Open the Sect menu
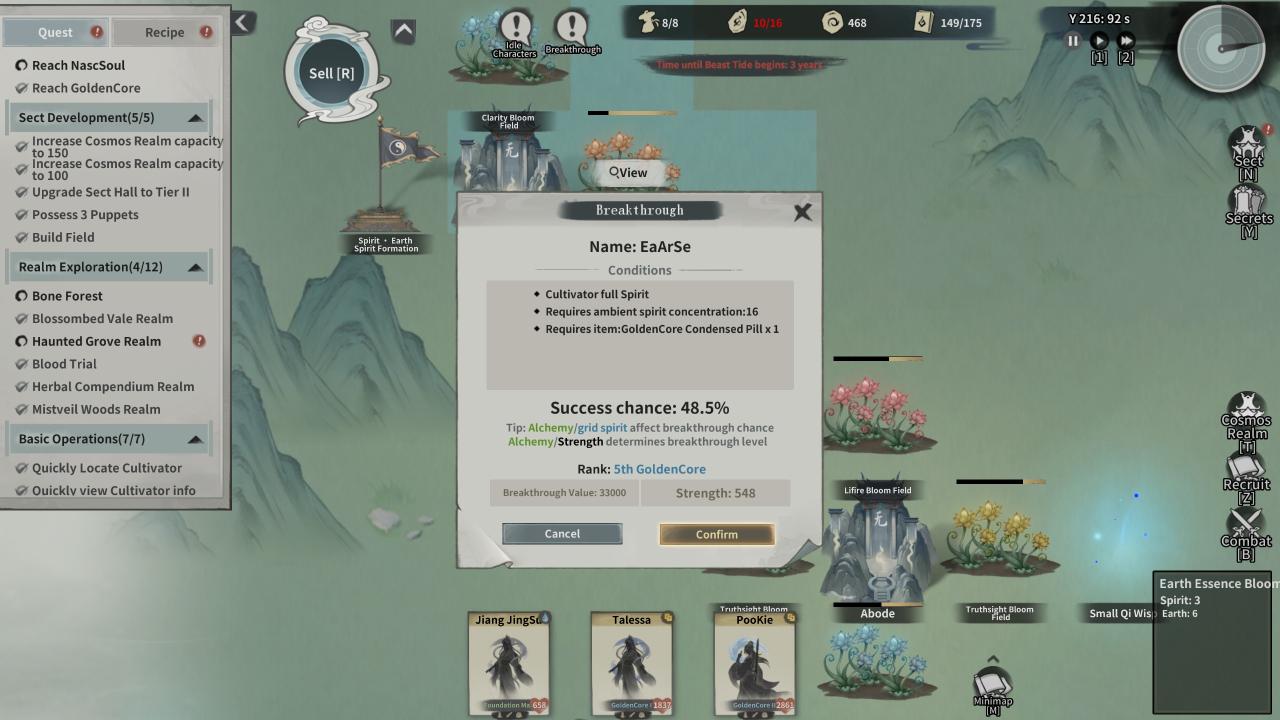 coord(1247,152)
